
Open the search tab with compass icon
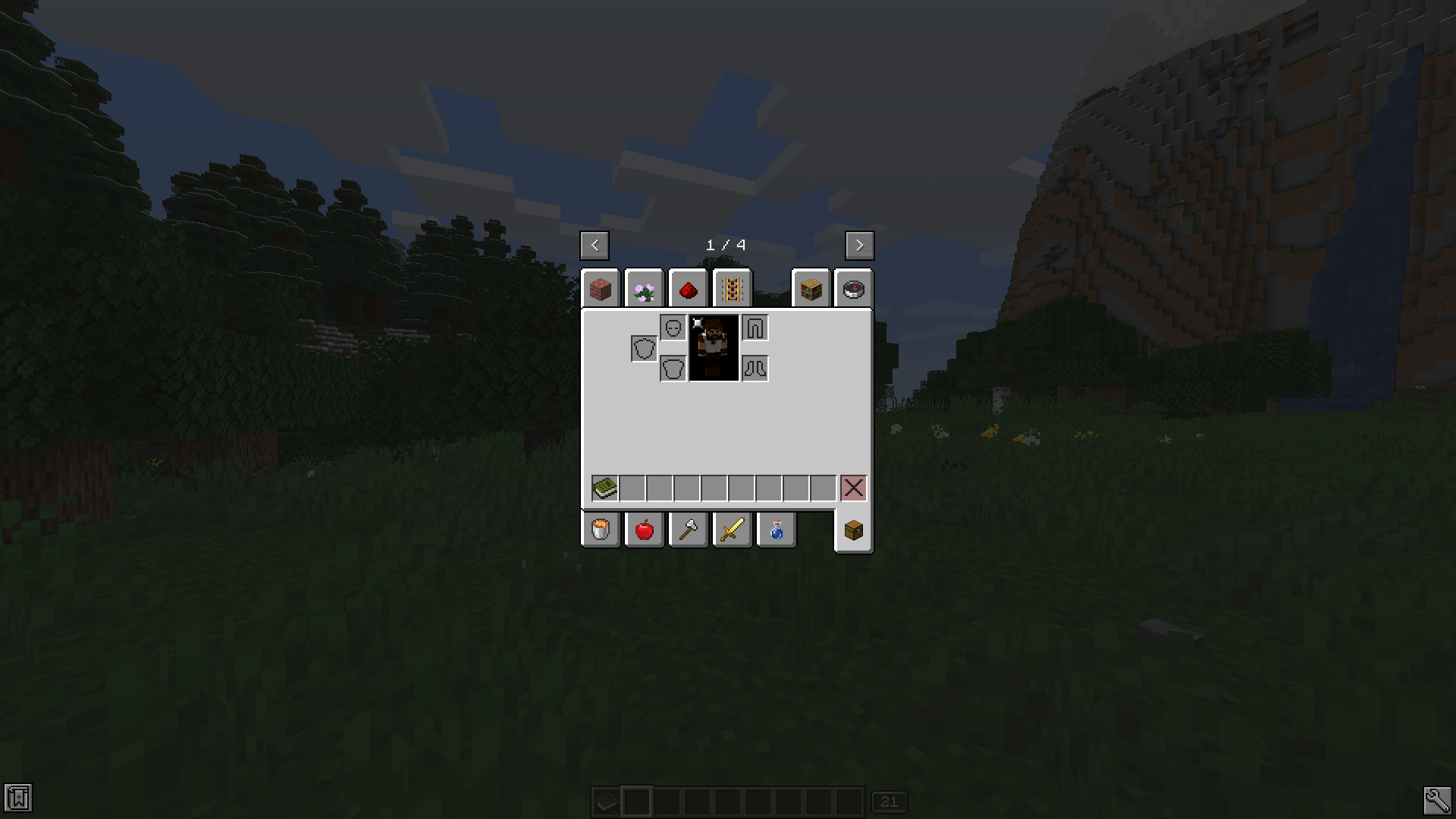click(855, 288)
